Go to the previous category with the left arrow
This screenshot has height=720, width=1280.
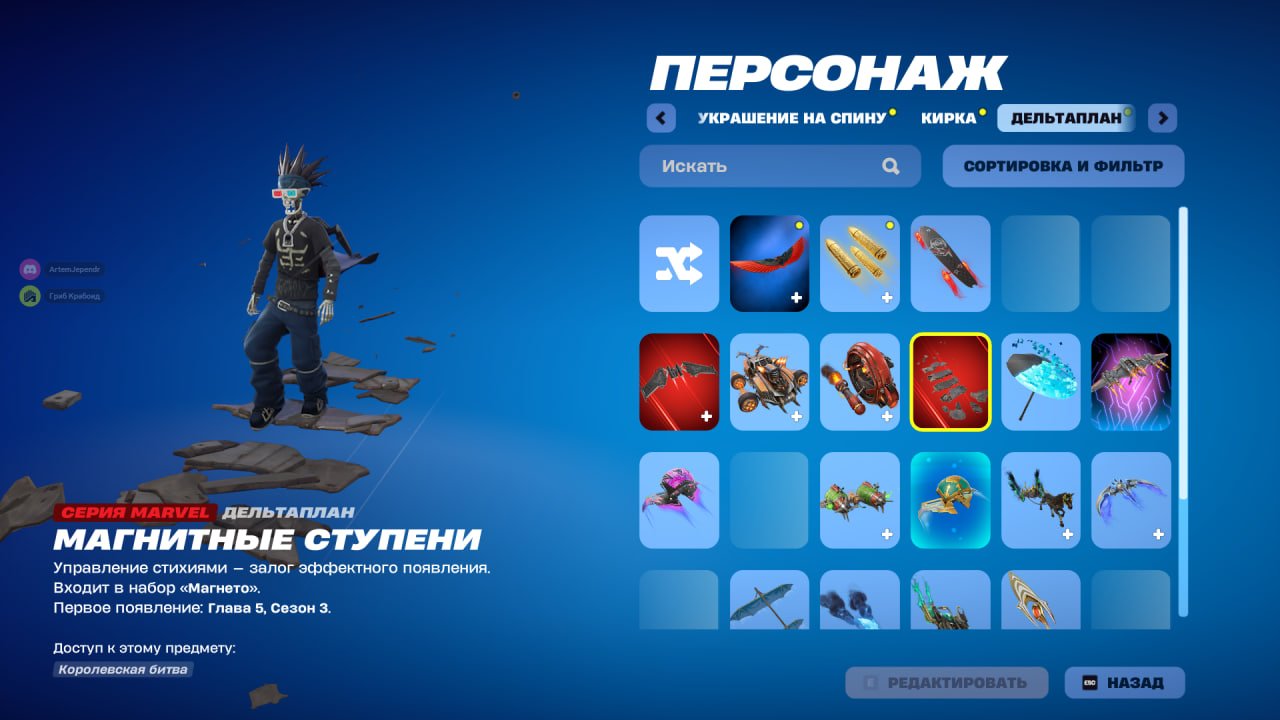tap(661, 117)
